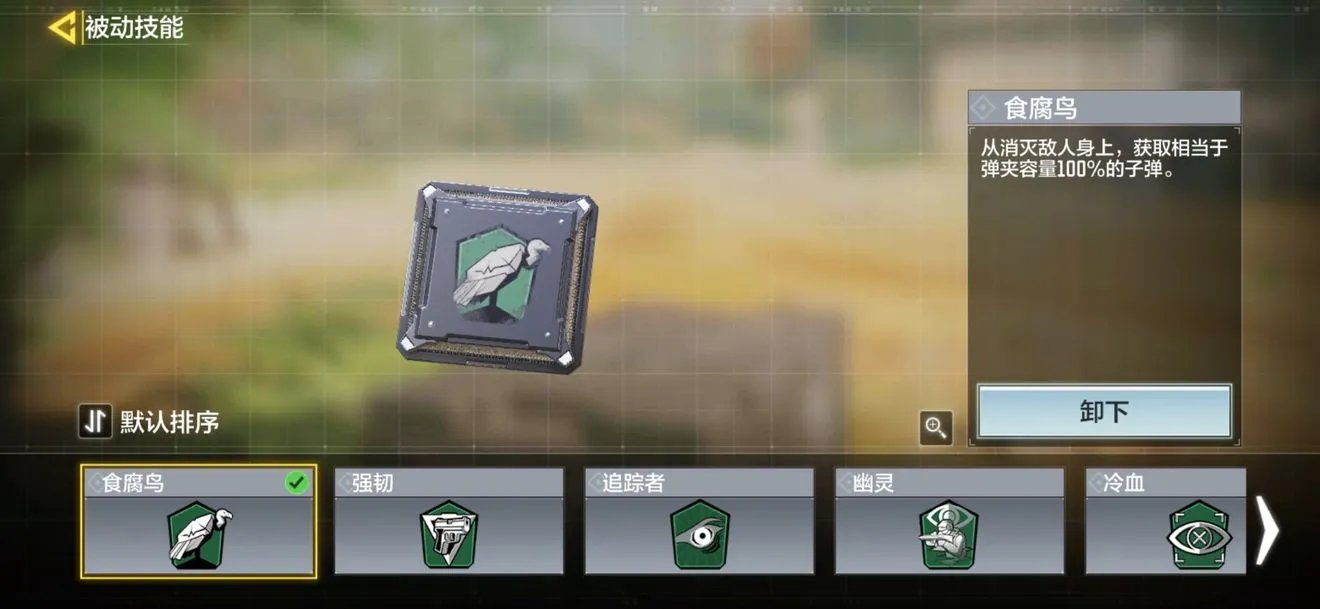Choose the 强韧 perk card
Image resolution: width=1320 pixels, height=609 pixels.
449,522
